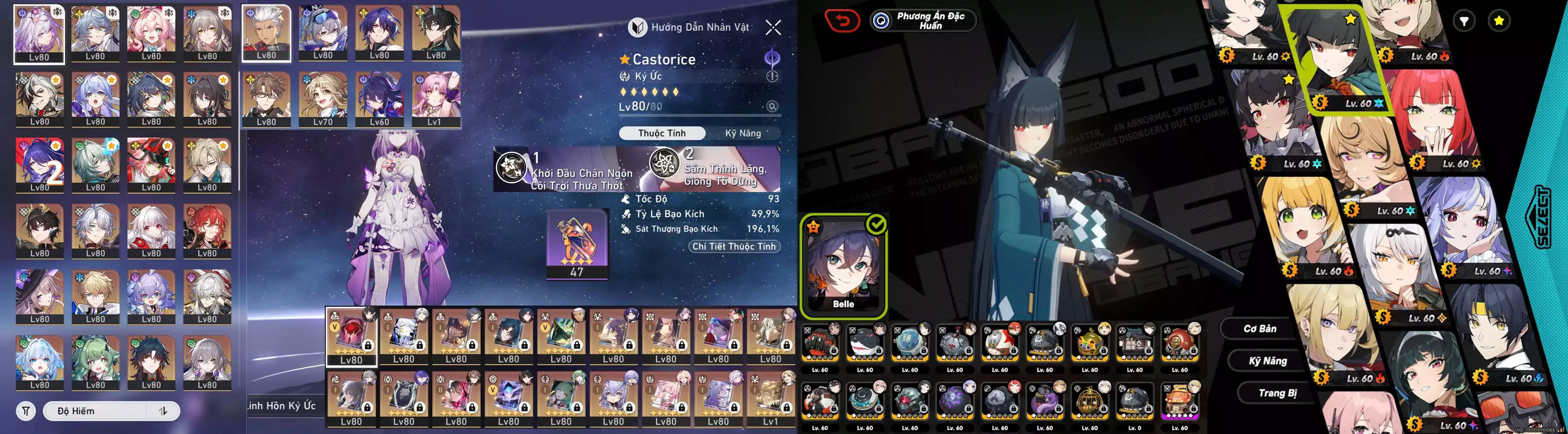Select the Thuộc Tính tab
1568x434 pixels.
(x=661, y=133)
